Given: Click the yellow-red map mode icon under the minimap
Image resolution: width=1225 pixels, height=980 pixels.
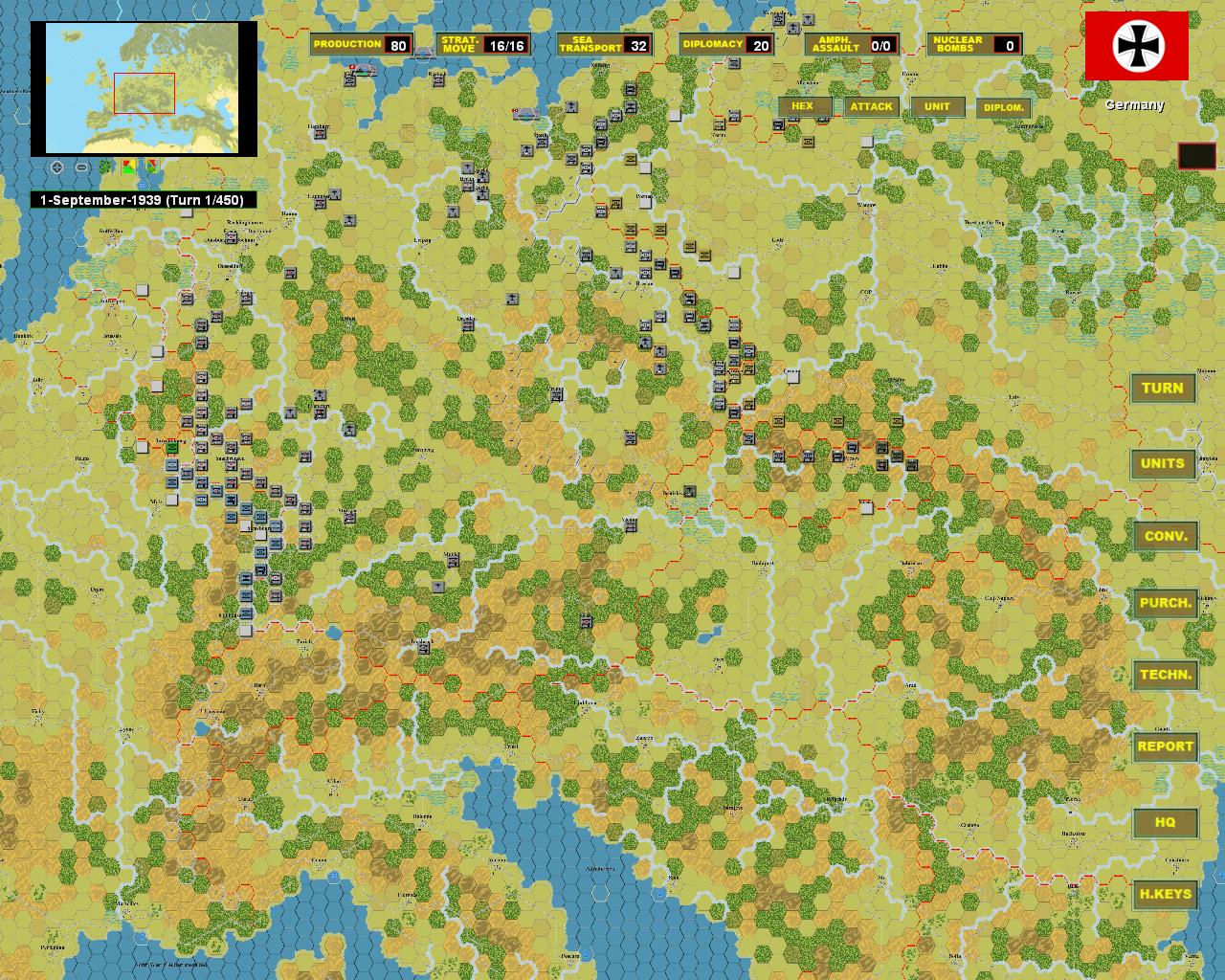Looking at the screenshot, I should [x=128, y=167].
